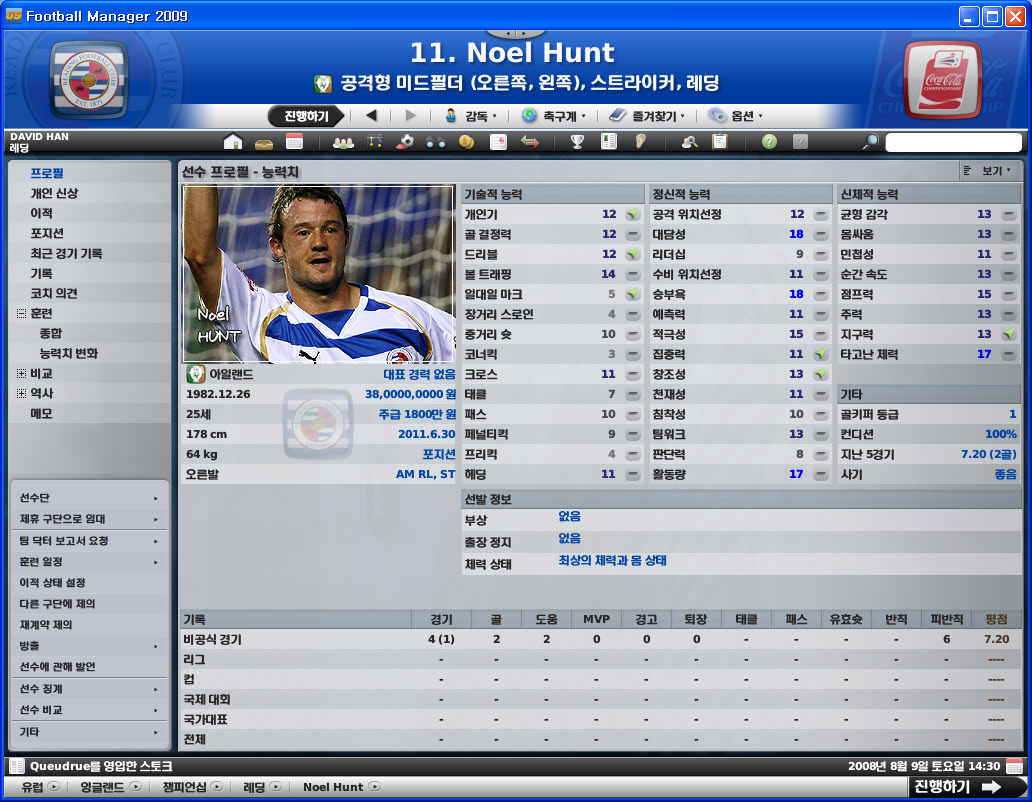Open 코치 의견 coach report
The height and width of the screenshot is (802, 1032).
54,293
